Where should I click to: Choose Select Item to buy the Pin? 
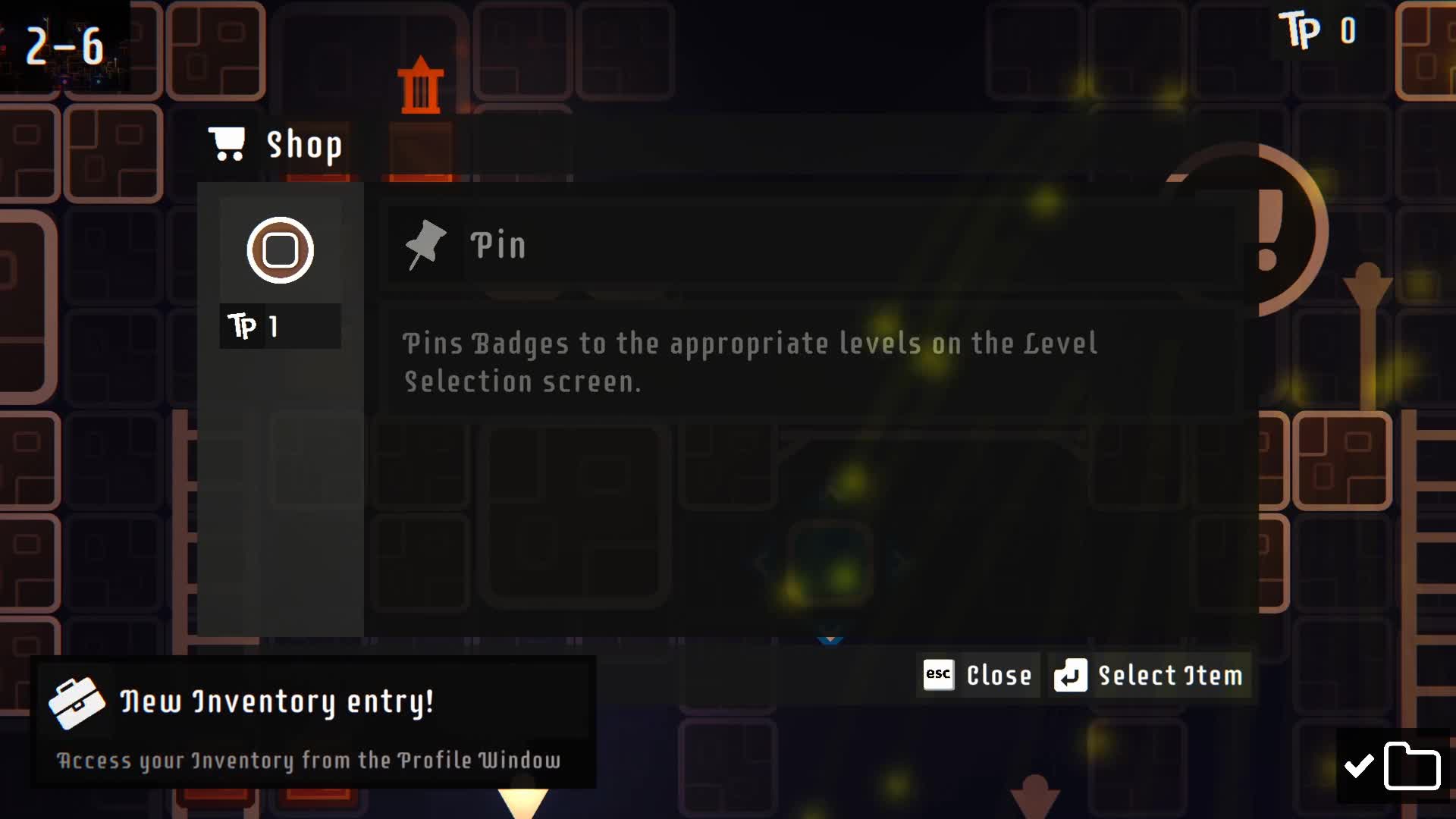coord(1149,675)
